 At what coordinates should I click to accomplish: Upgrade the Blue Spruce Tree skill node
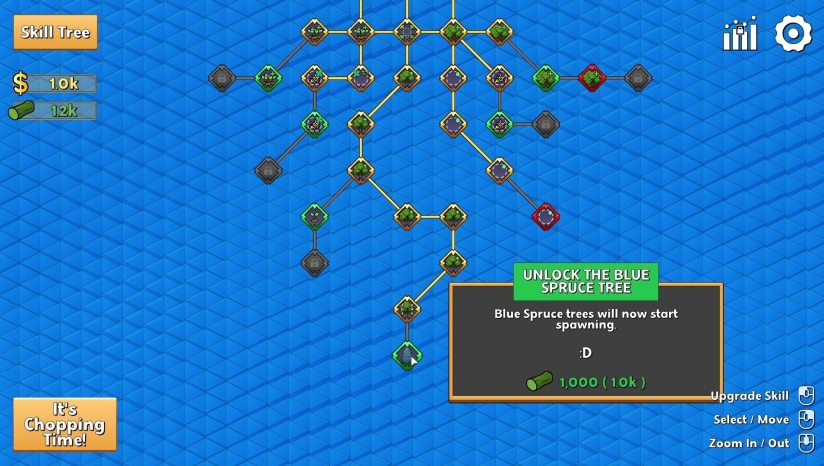(x=406, y=355)
